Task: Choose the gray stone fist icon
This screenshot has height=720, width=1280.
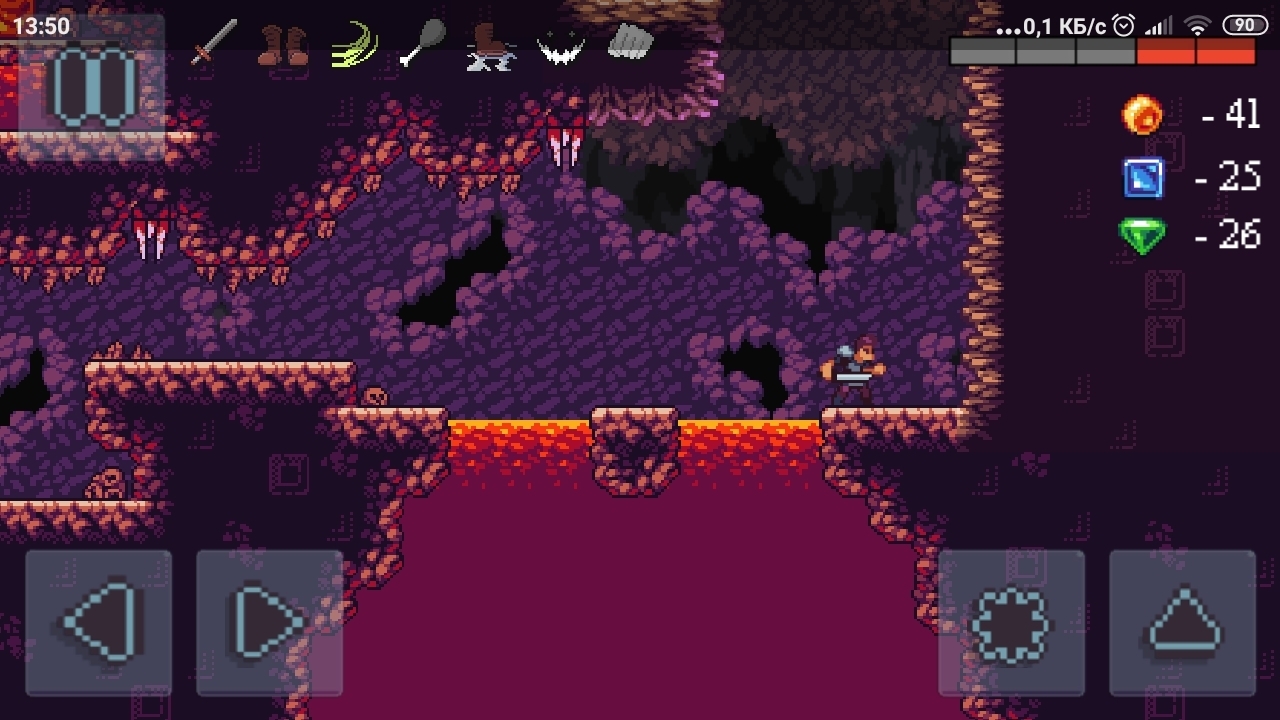Action: 630,42
